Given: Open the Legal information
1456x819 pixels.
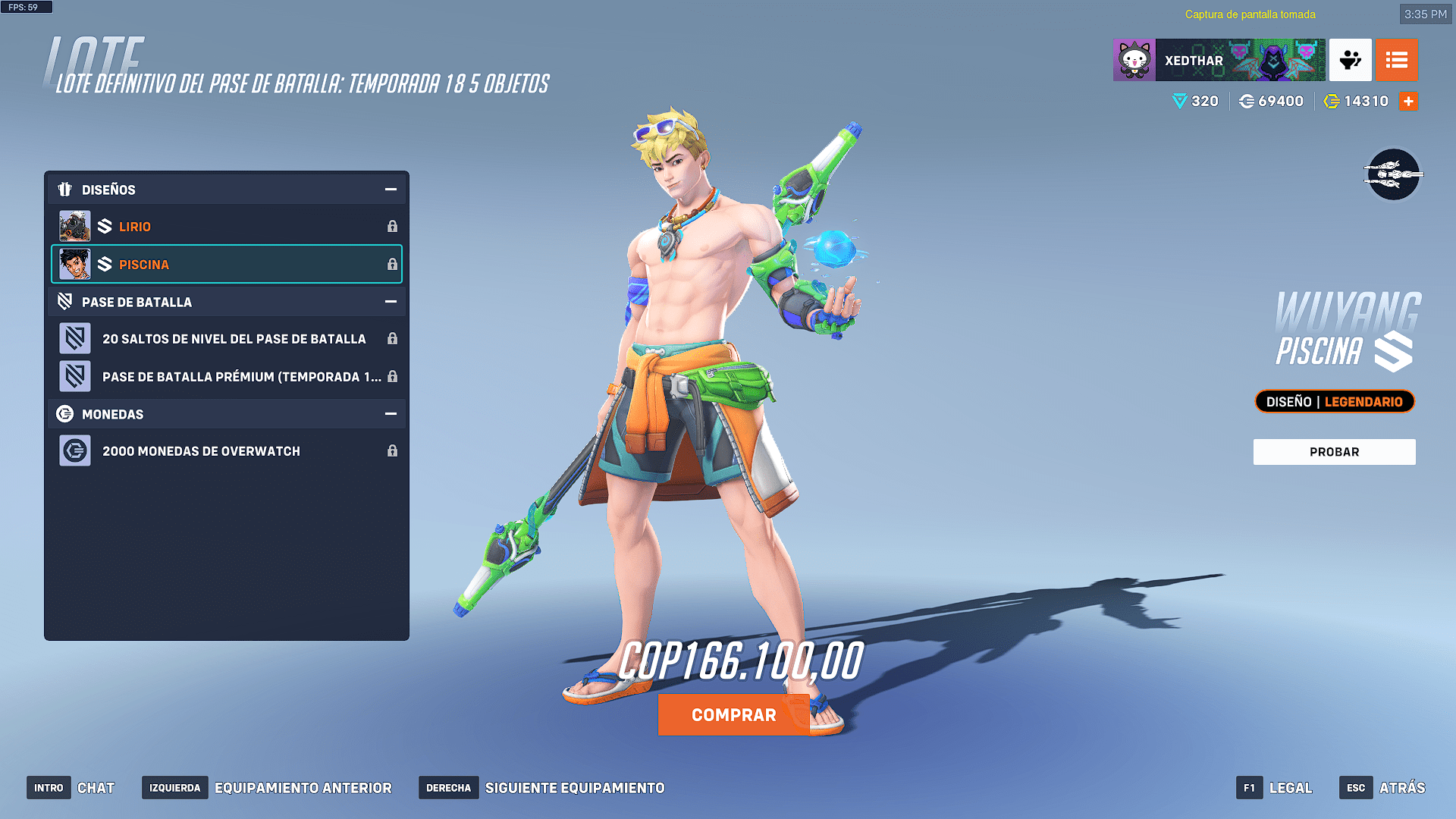Looking at the screenshot, I should [1275, 788].
